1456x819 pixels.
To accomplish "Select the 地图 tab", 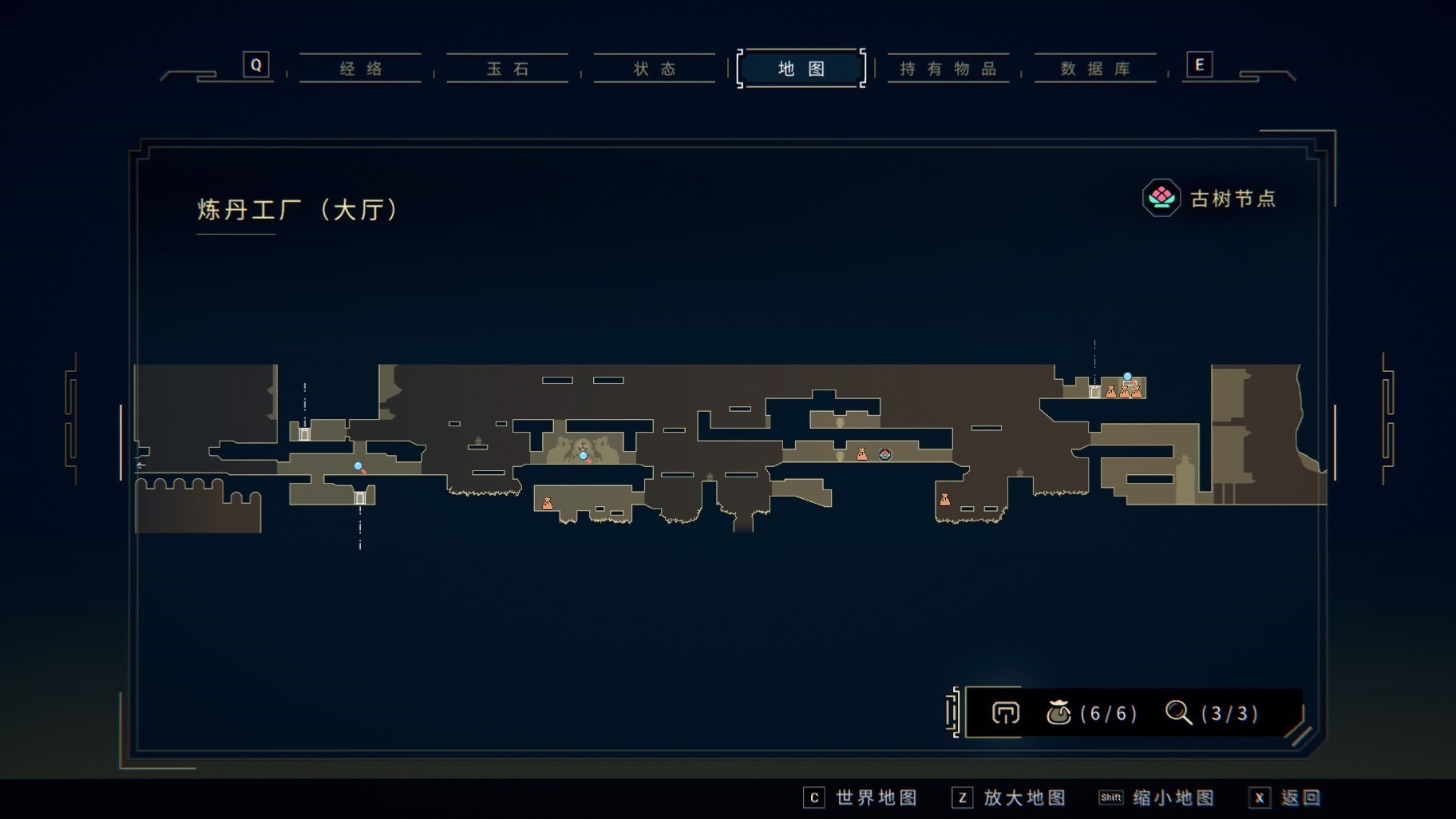I will [x=801, y=69].
